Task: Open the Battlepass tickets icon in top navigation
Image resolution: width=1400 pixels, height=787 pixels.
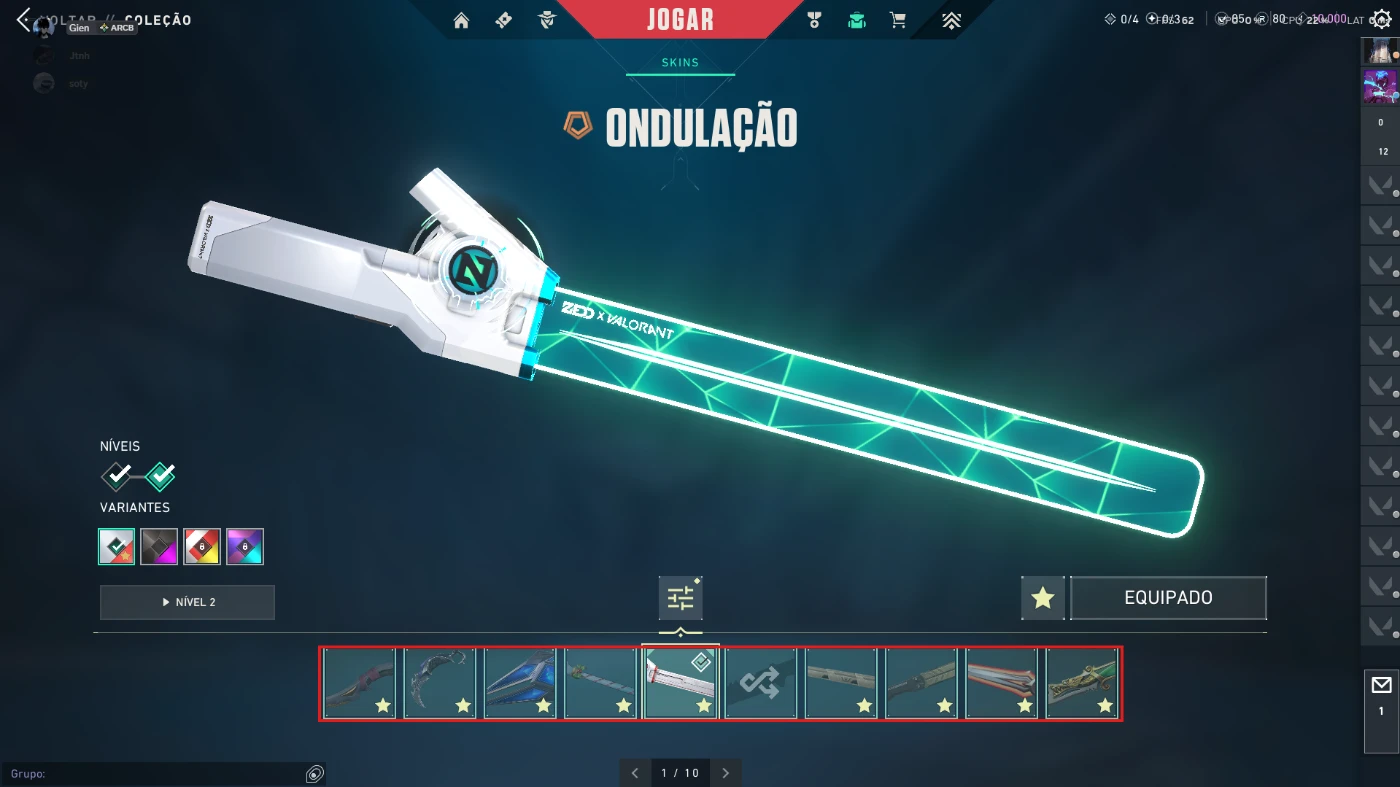Action: [503, 20]
